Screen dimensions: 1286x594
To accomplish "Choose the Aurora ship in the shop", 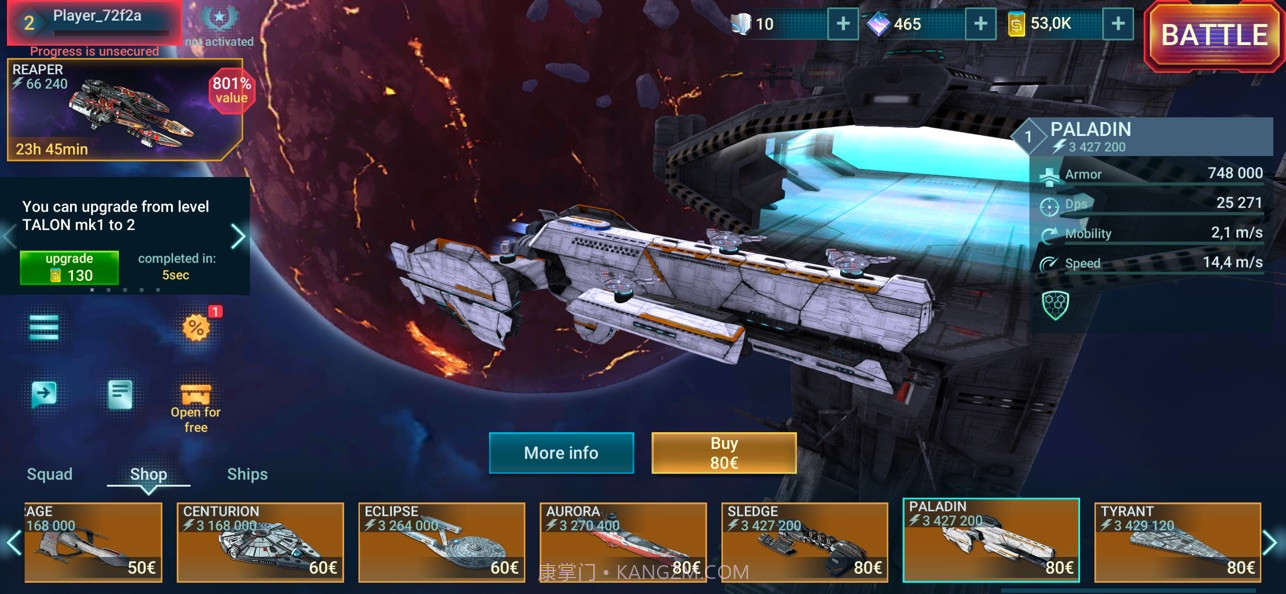I will click(623, 542).
